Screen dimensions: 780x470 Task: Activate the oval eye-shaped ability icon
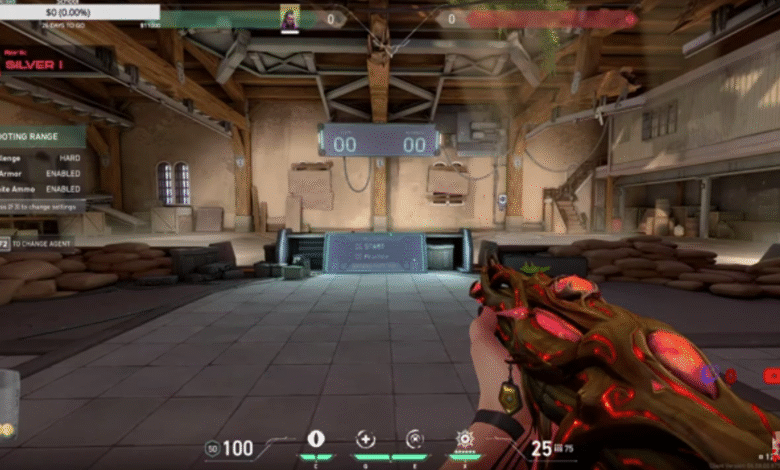pyautogui.click(x=316, y=439)
